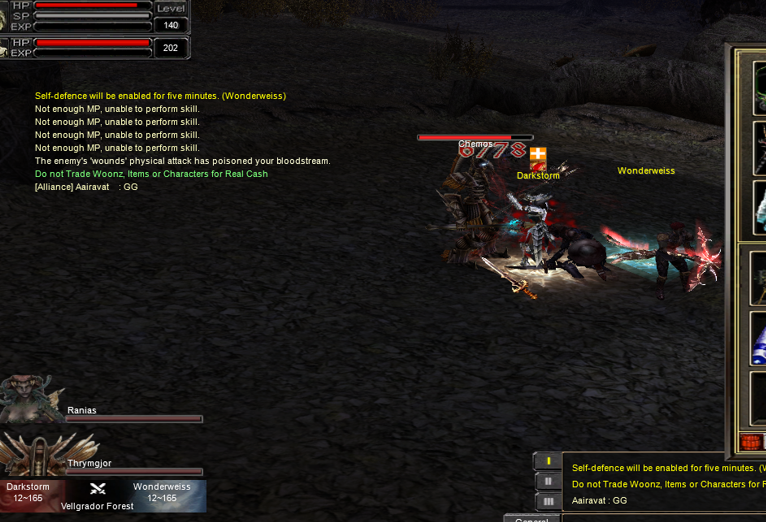Switch to chat size tab I
Screen dimensions: 766x522
tap(547, 461)
